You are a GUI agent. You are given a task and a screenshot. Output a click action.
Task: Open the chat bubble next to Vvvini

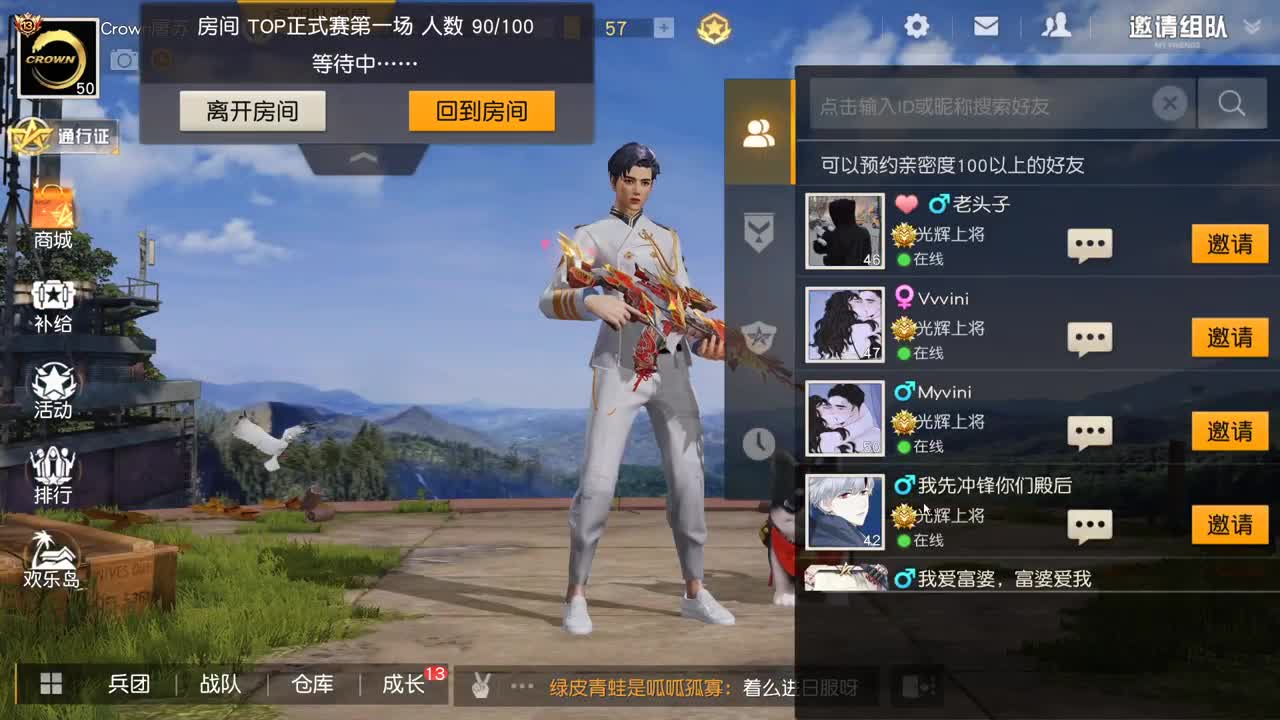pyautogui.click(x=1089, y=338)
